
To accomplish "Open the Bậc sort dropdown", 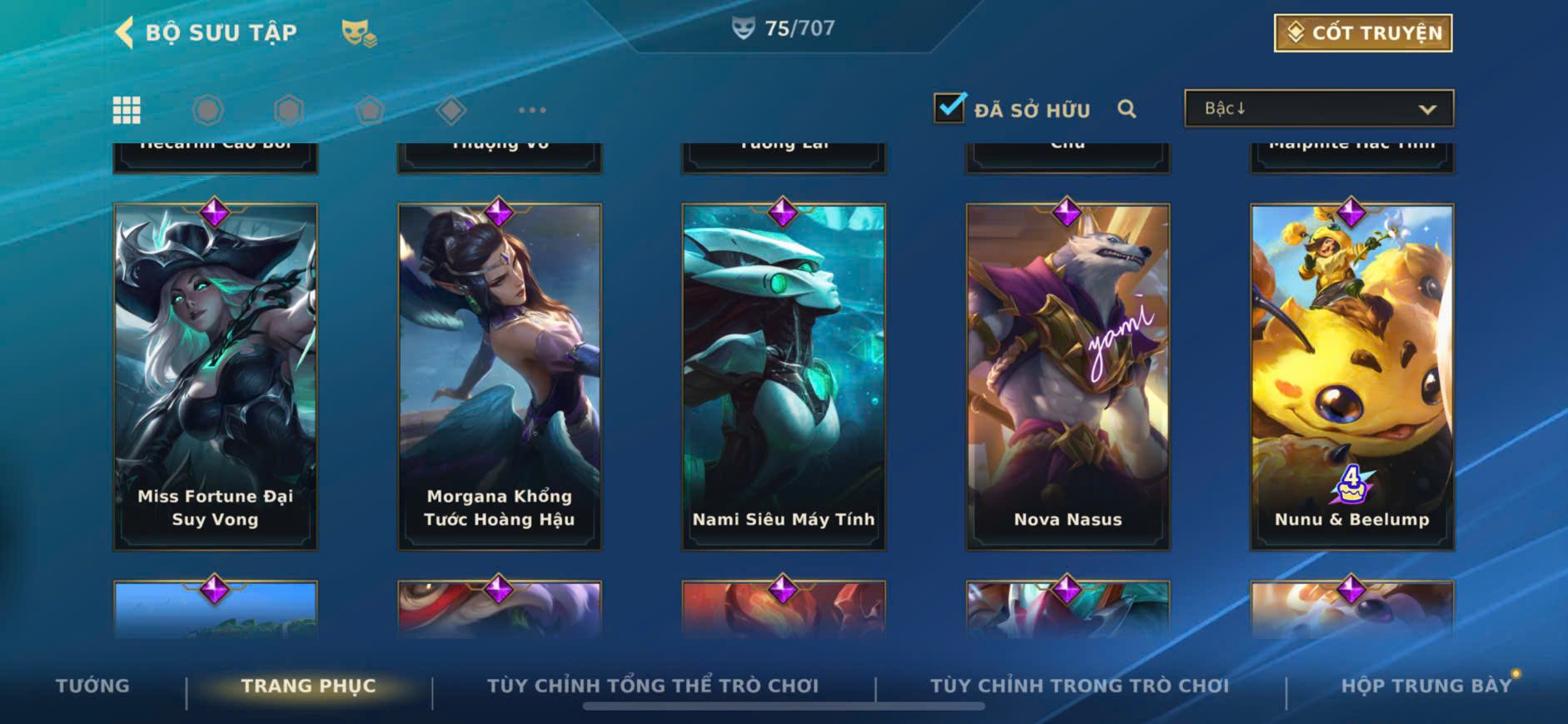I will click(x=1319, y=109).
